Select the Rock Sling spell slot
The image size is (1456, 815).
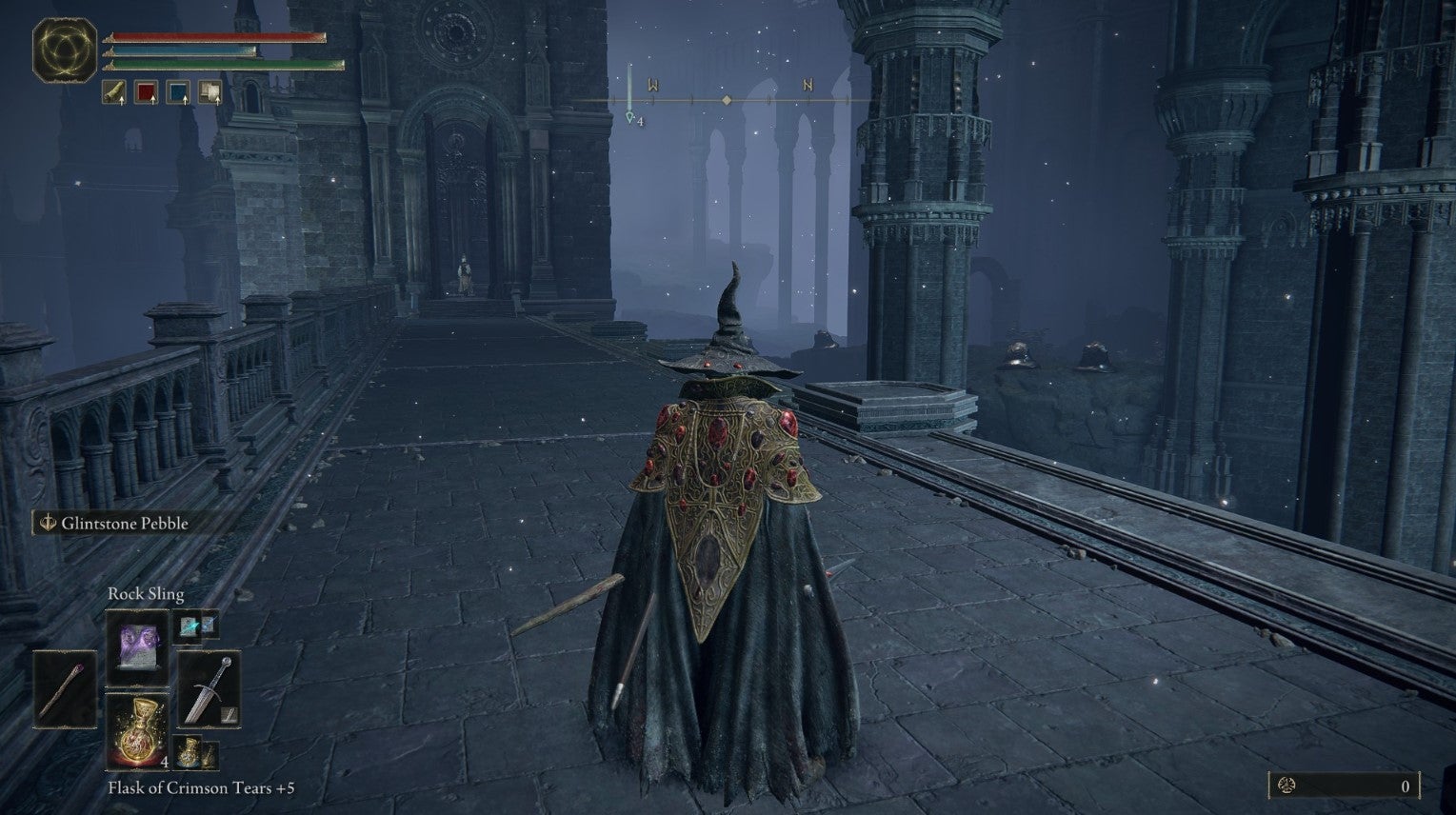click(136, 648)
